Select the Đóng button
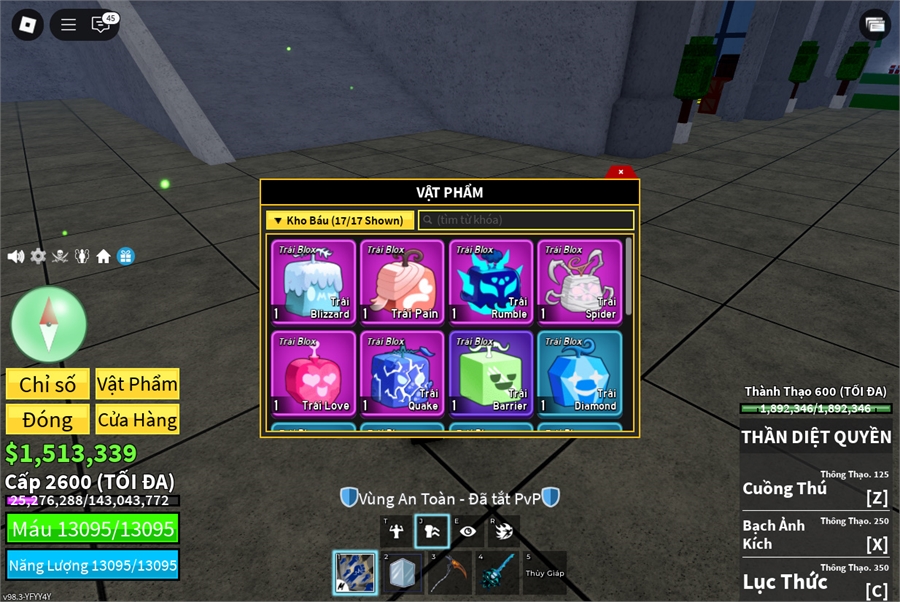Image resolution: width=900 pixels, height=602 pixels. pos(47,419)
